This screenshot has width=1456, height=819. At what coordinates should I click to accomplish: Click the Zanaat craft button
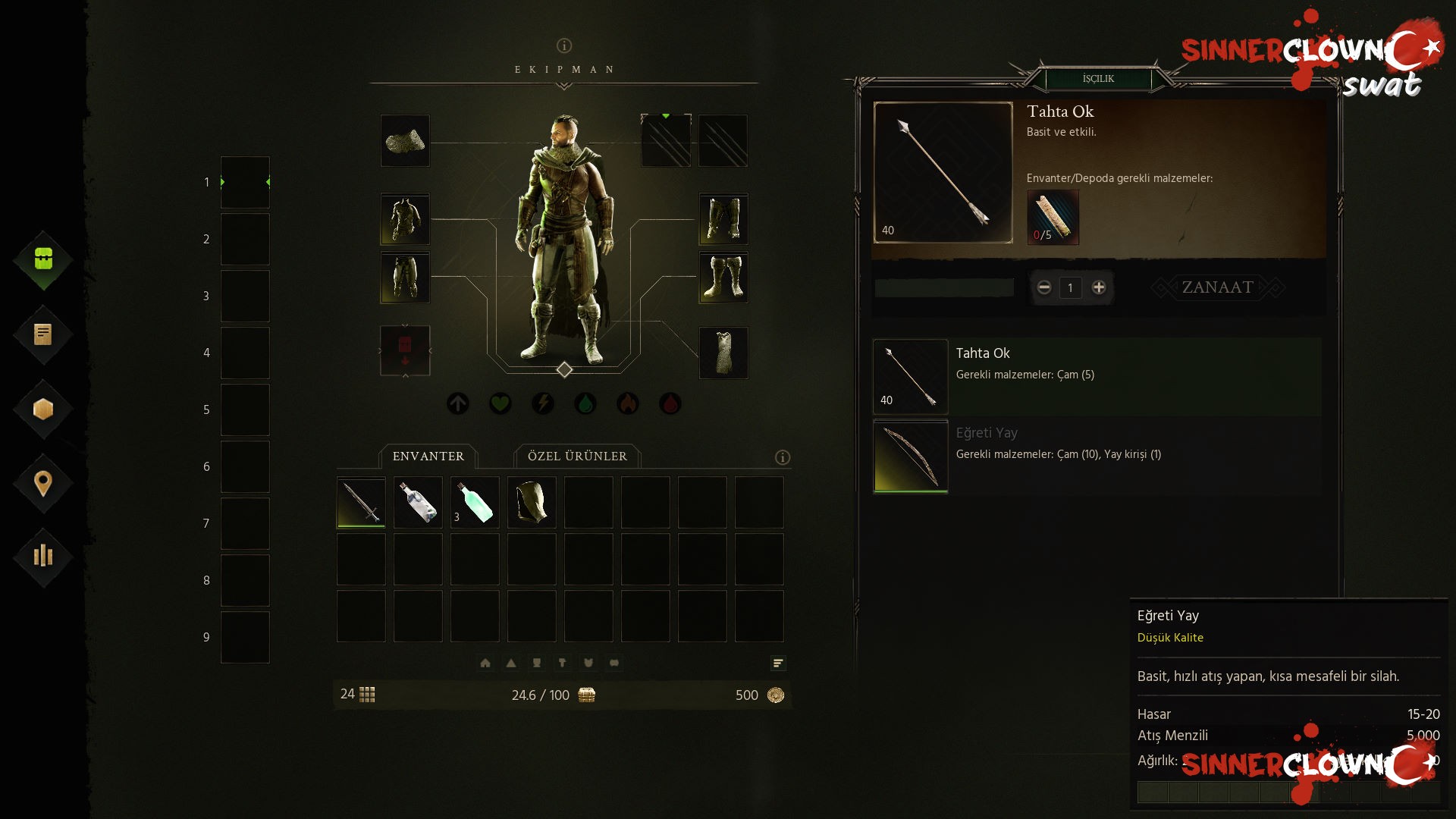click(x=1217, y=287)
